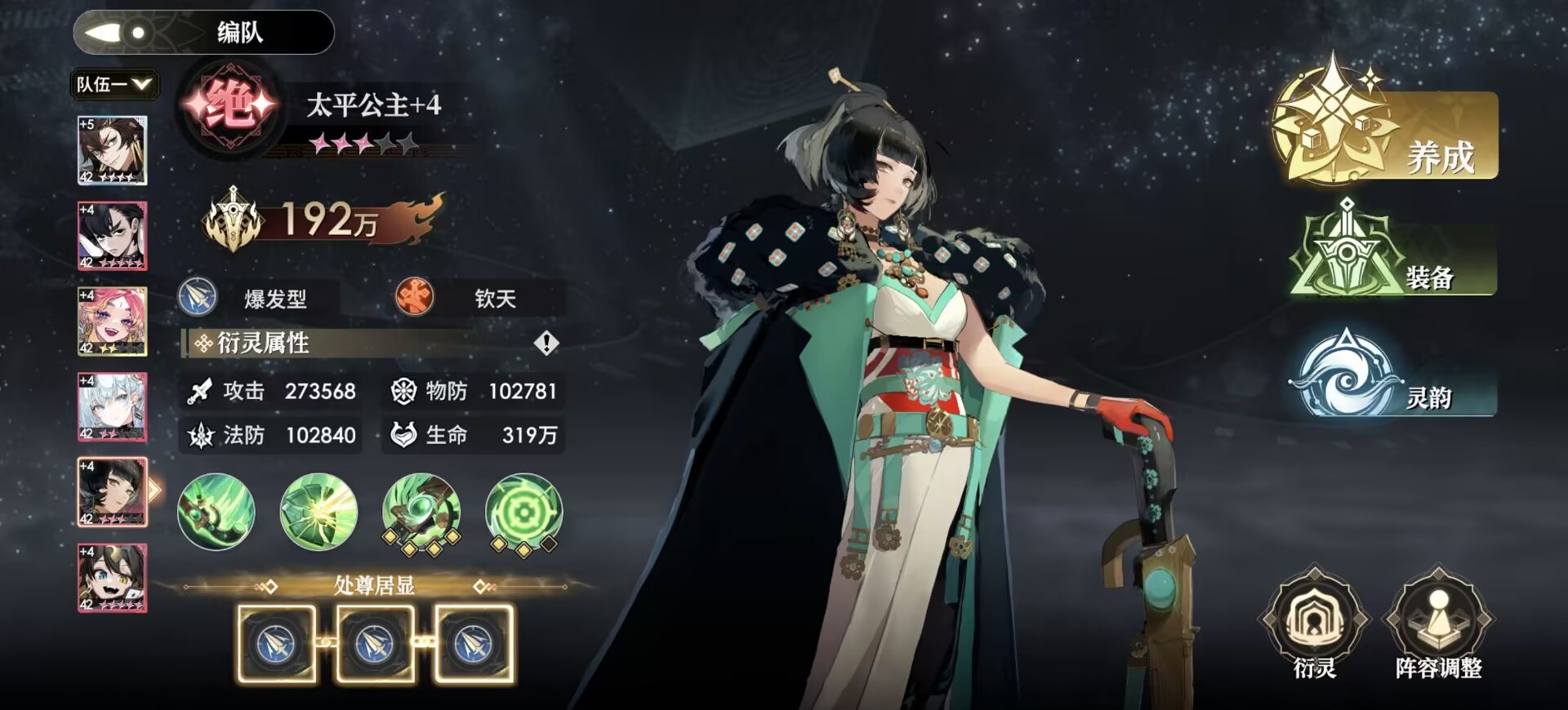Click the 钦天 faction icon
1568x710 pixels.
(415, 298)
